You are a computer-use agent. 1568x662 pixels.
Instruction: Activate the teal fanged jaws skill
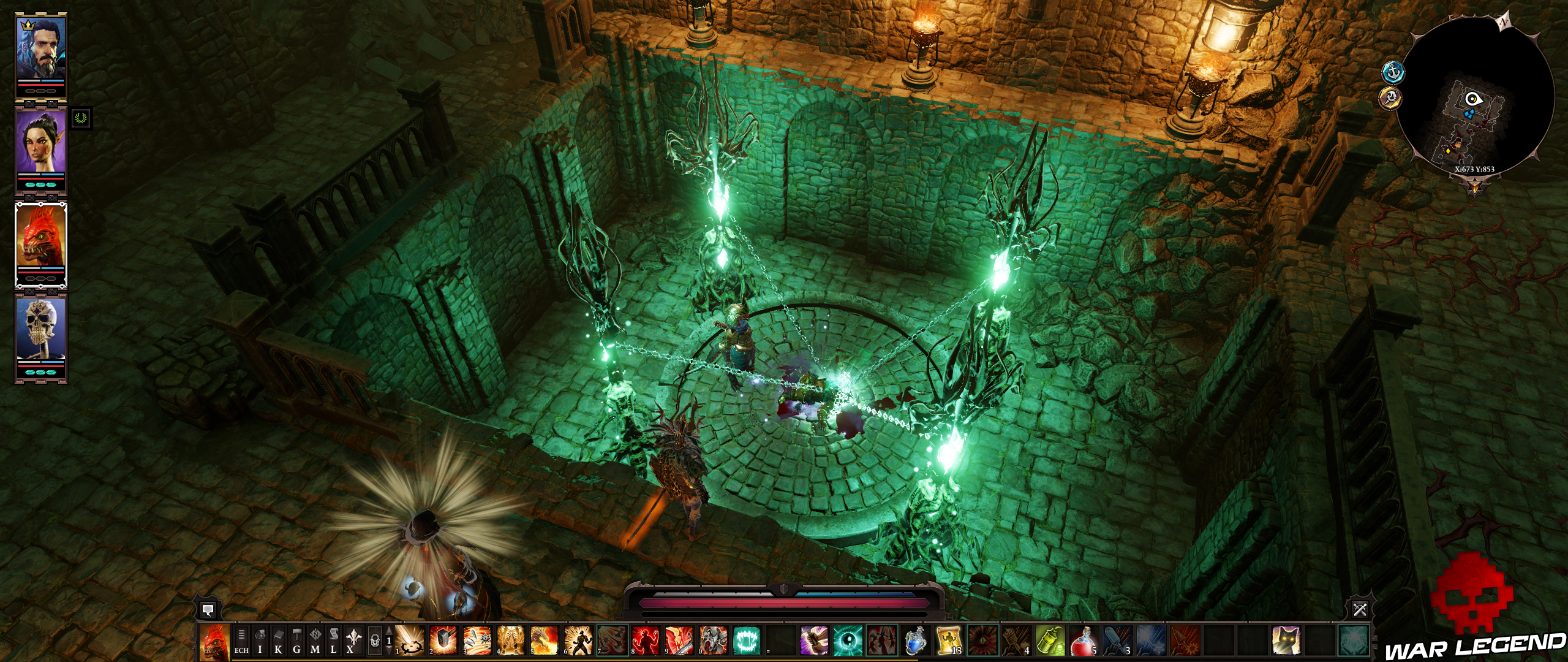click(x=746, y=641)
